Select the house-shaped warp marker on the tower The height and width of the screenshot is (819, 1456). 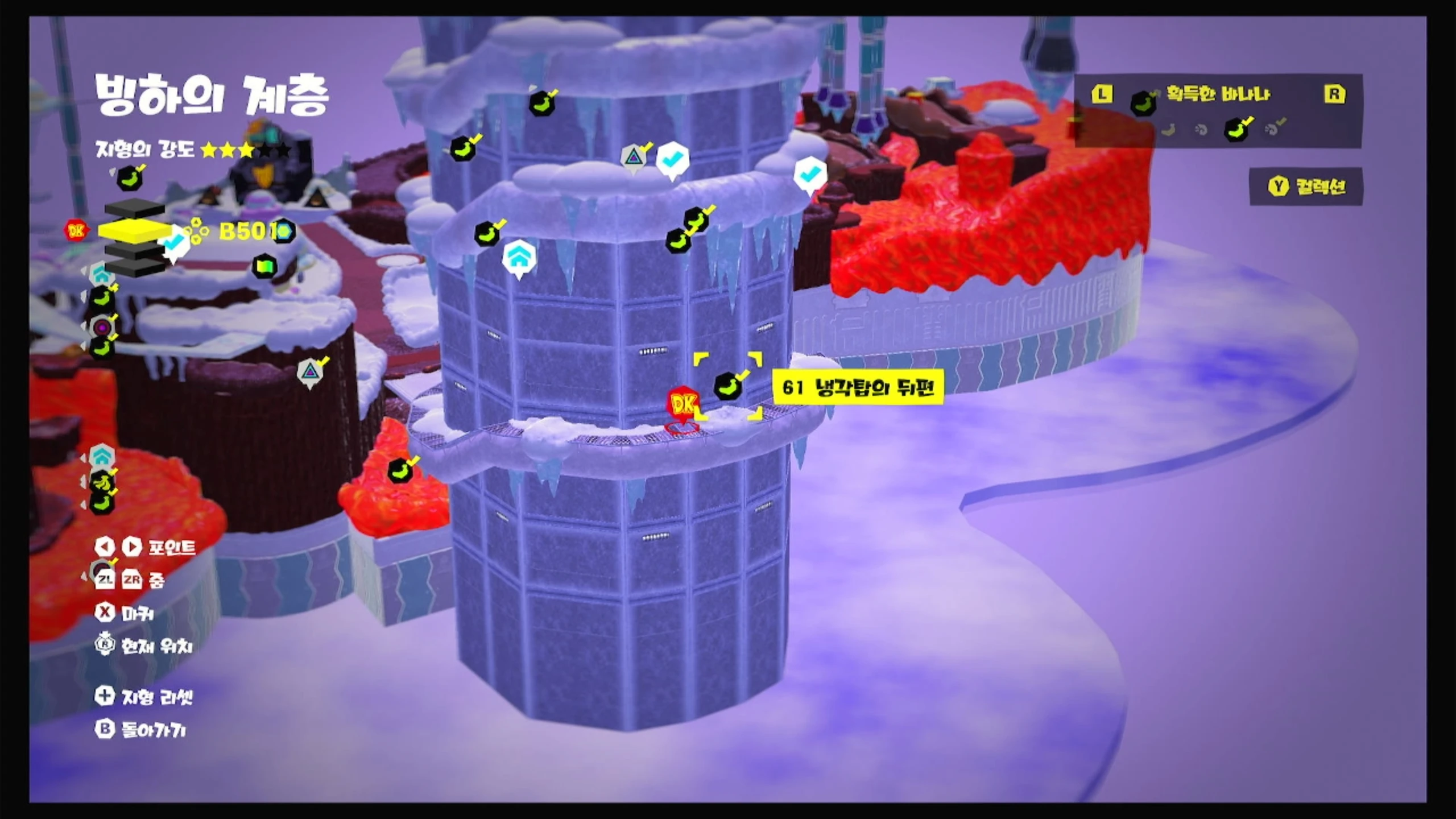[x=518, y=258]
